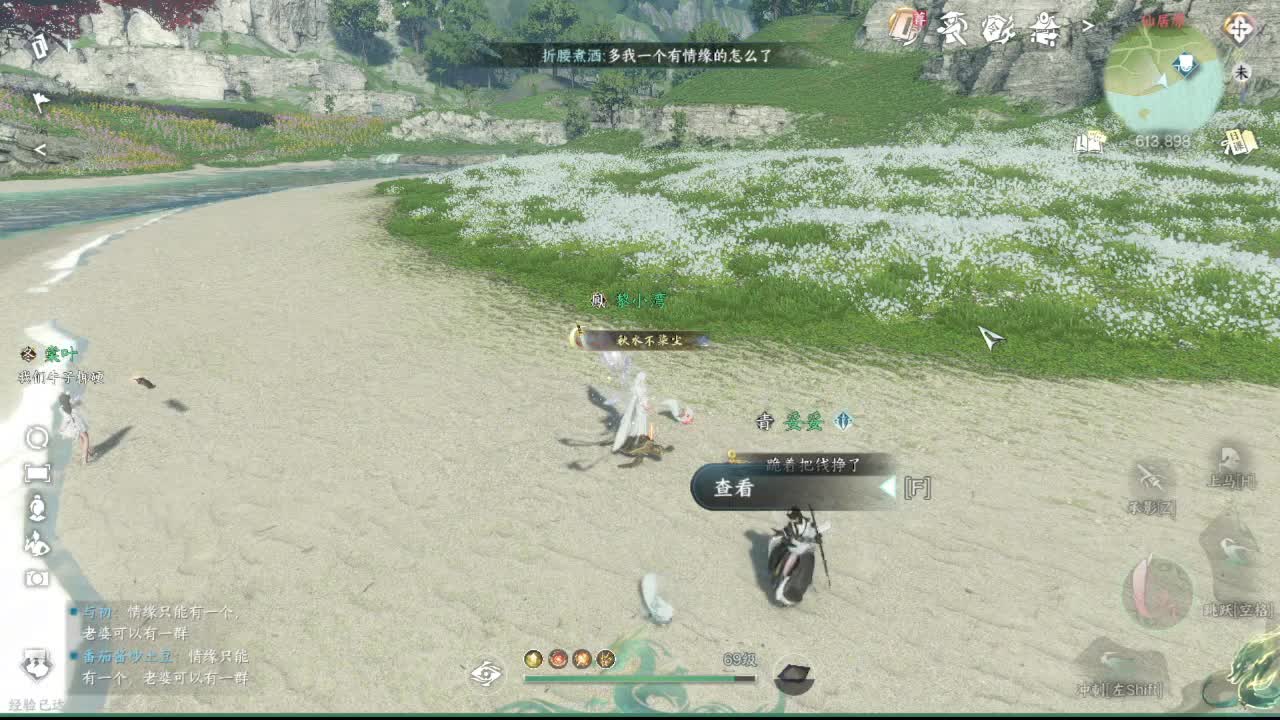1280x720 pixels.
Task: Click the minimap showing 仙居原
Action: [x=1160, y=75]
